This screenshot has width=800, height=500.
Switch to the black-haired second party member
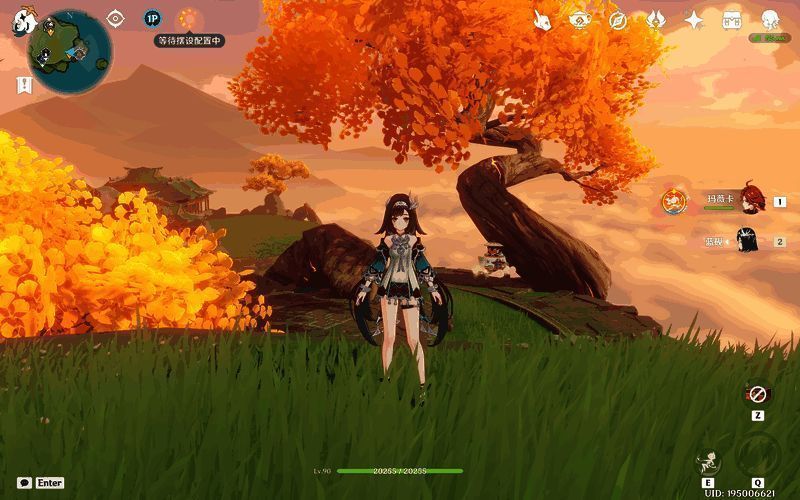[747, 240]
